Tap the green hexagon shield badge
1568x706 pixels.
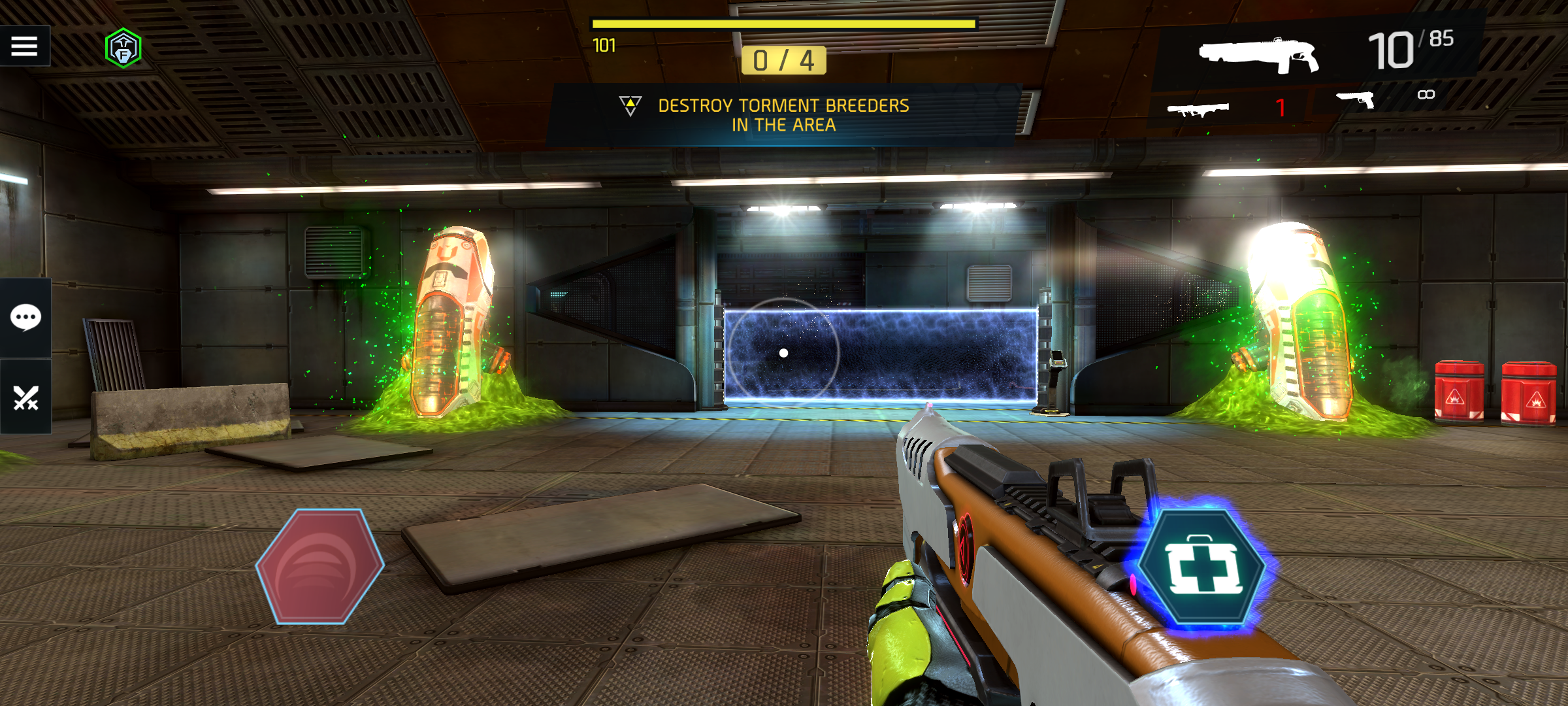point(123,48)
